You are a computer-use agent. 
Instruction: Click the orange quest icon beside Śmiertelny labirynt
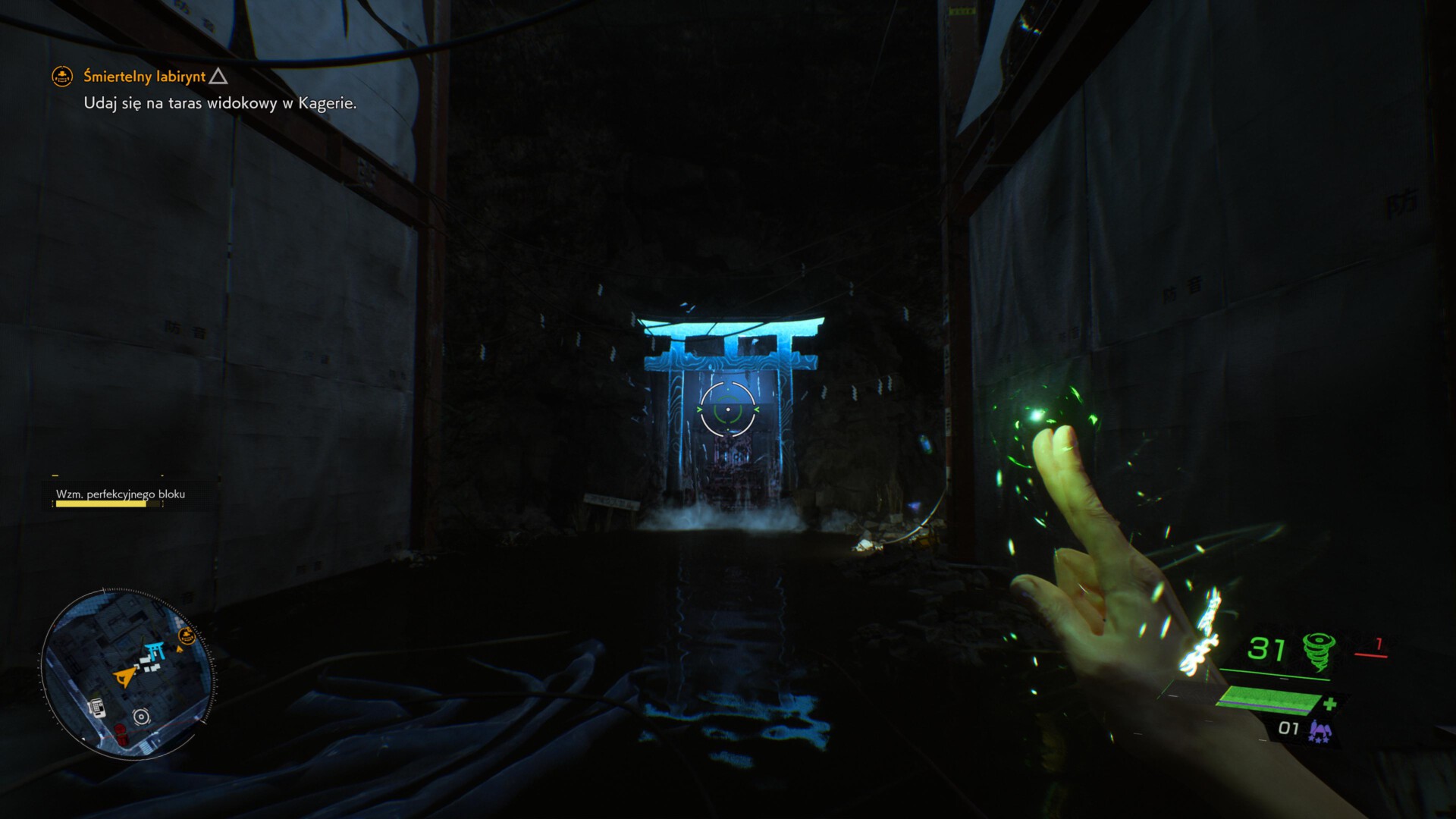[x=62, y=76]
